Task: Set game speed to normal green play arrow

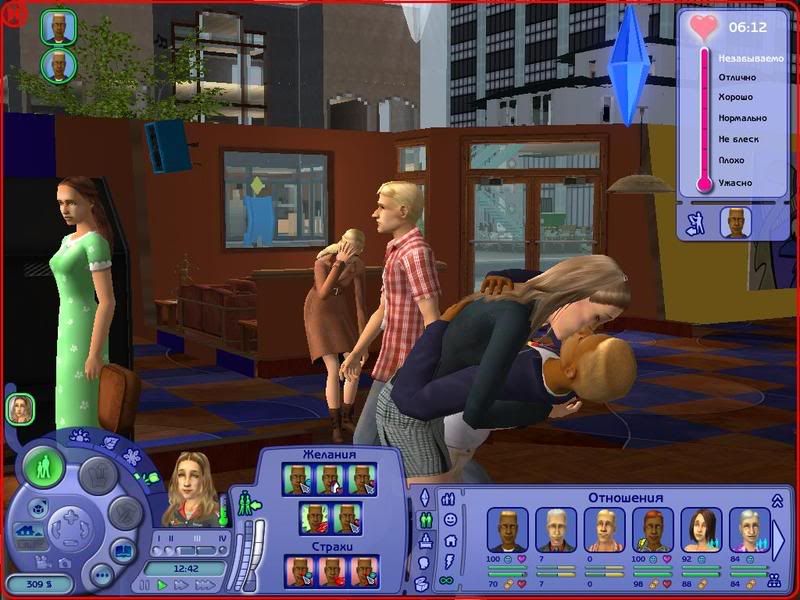Action: tap(161, 585)
